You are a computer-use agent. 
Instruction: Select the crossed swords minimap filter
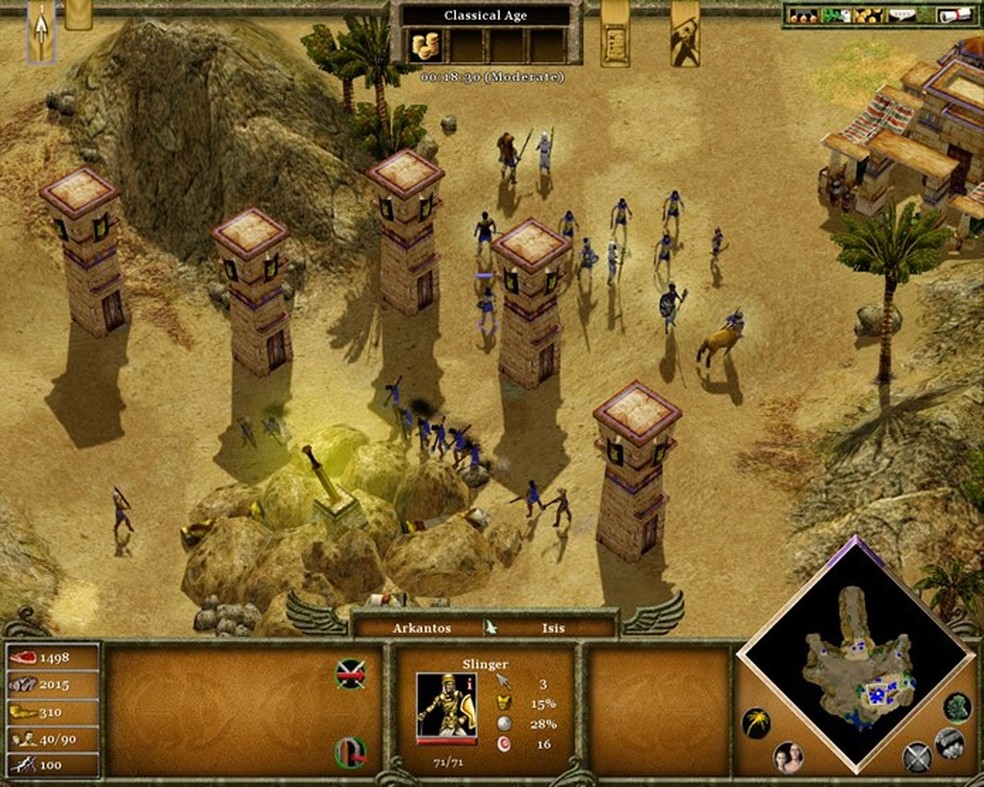[x=916, y=757]
